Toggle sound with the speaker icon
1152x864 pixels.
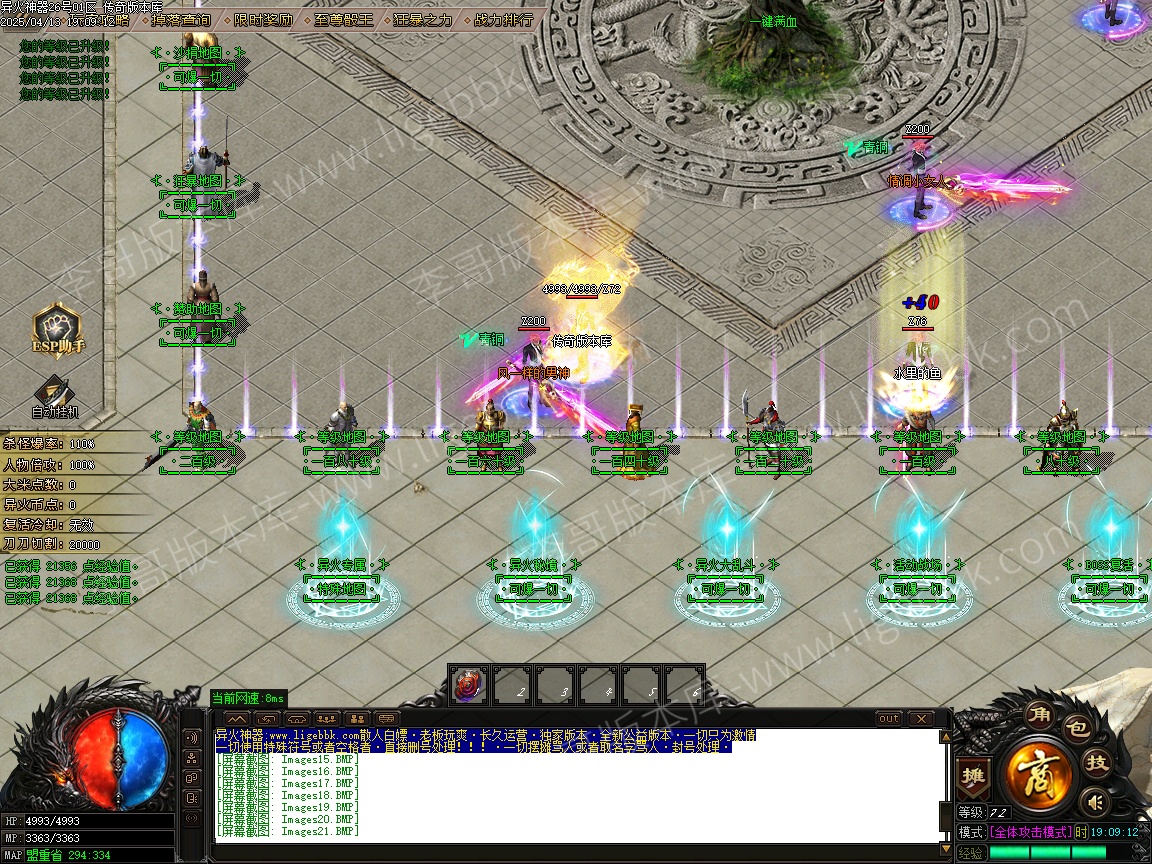1096,801
